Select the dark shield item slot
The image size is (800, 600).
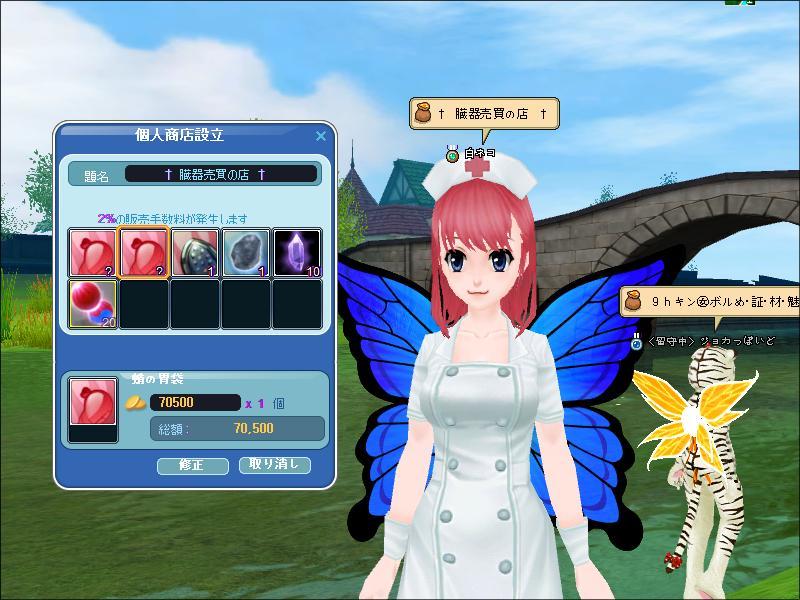[x=195, y=252]
